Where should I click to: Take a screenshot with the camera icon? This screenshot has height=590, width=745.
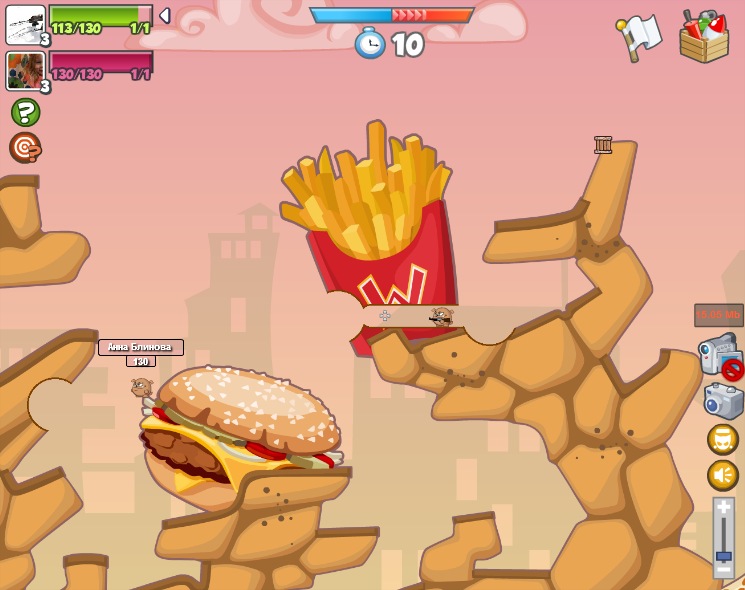tap(723, 401)
